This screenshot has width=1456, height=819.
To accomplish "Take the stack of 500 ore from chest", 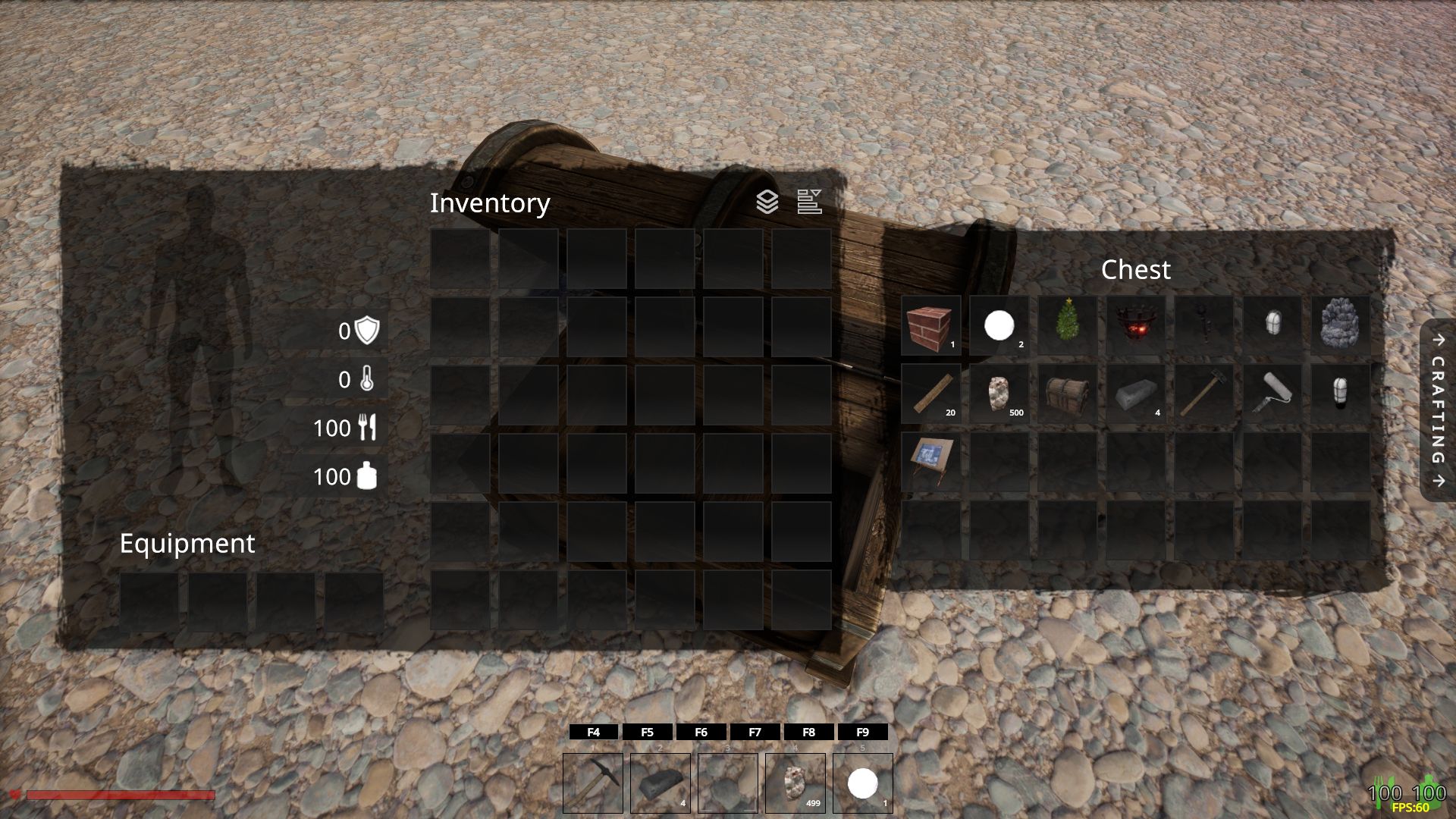I will (999, 394).
